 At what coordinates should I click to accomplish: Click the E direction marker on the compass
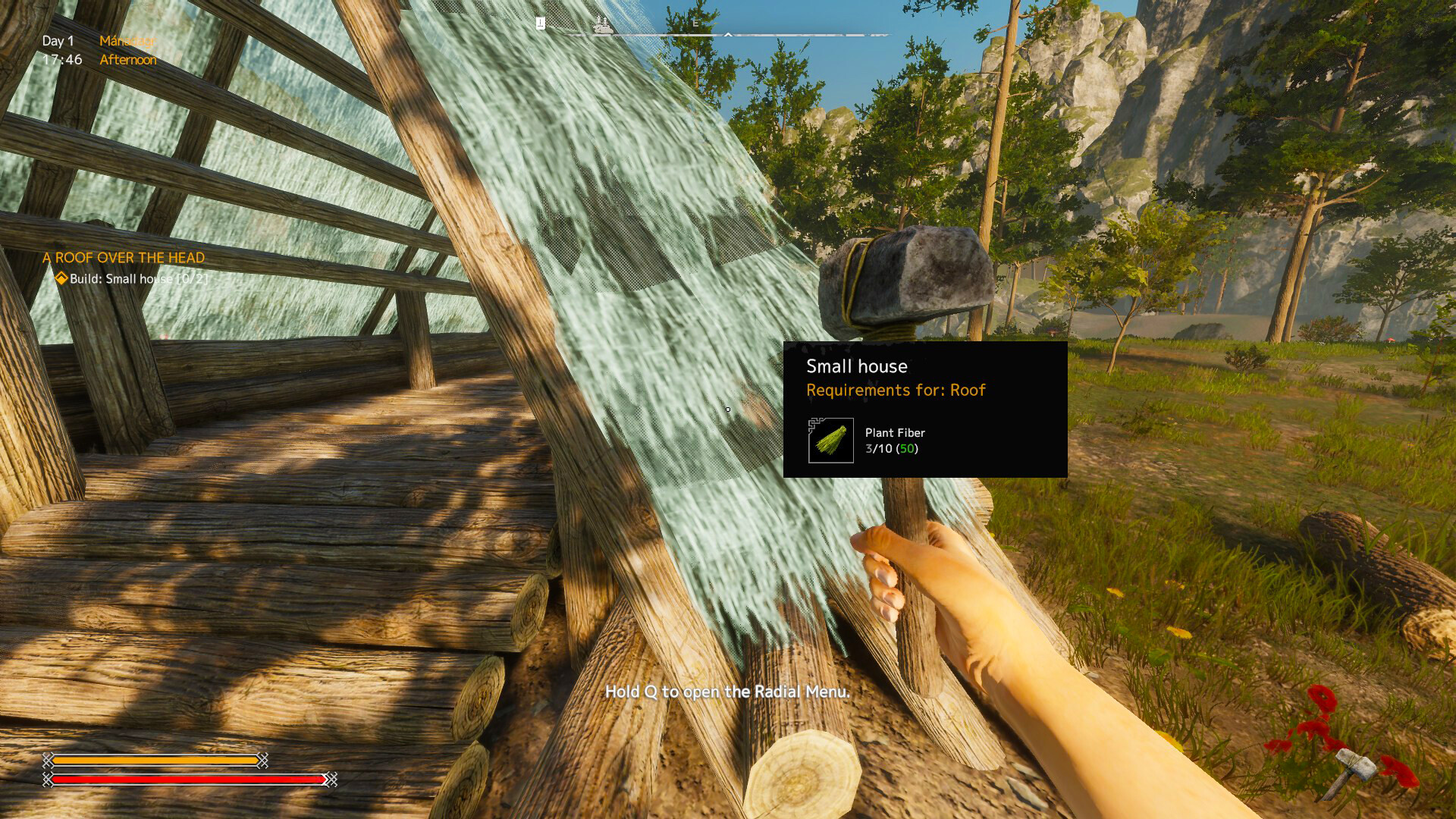click(x=695, y=24)
